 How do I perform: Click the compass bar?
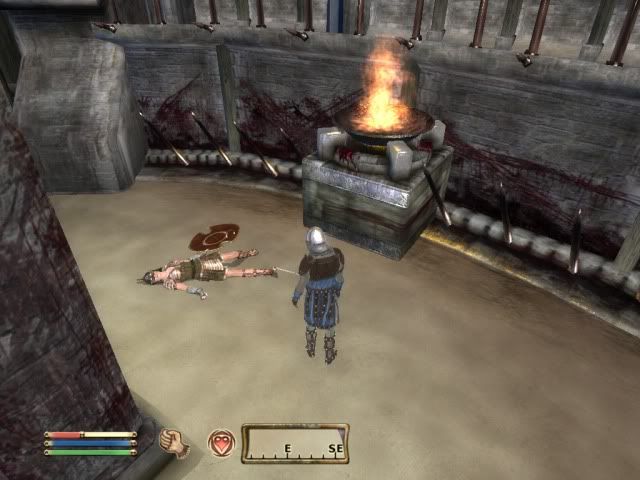[295, 443]
